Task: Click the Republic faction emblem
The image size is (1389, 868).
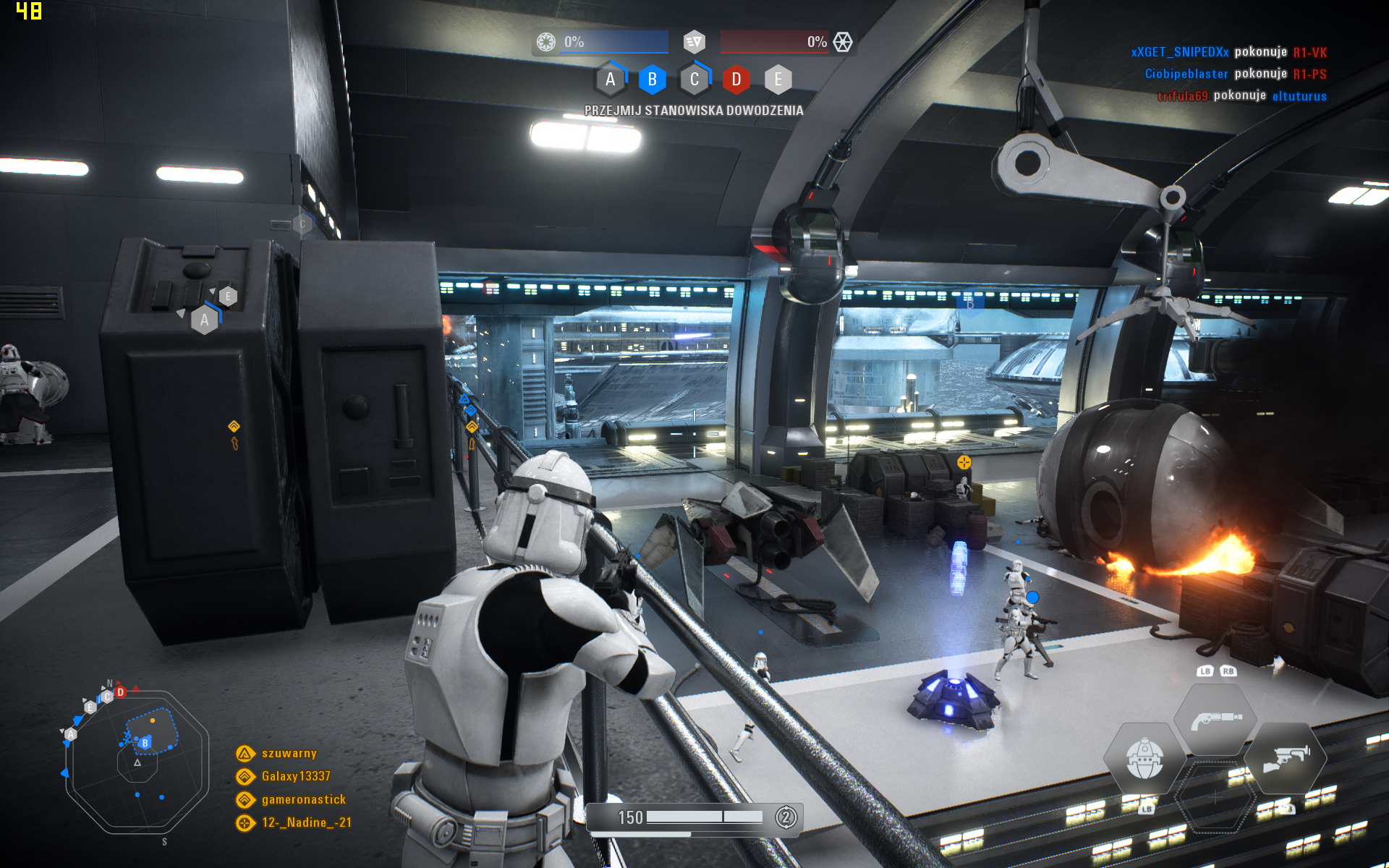Action: (x=546, y=42)
